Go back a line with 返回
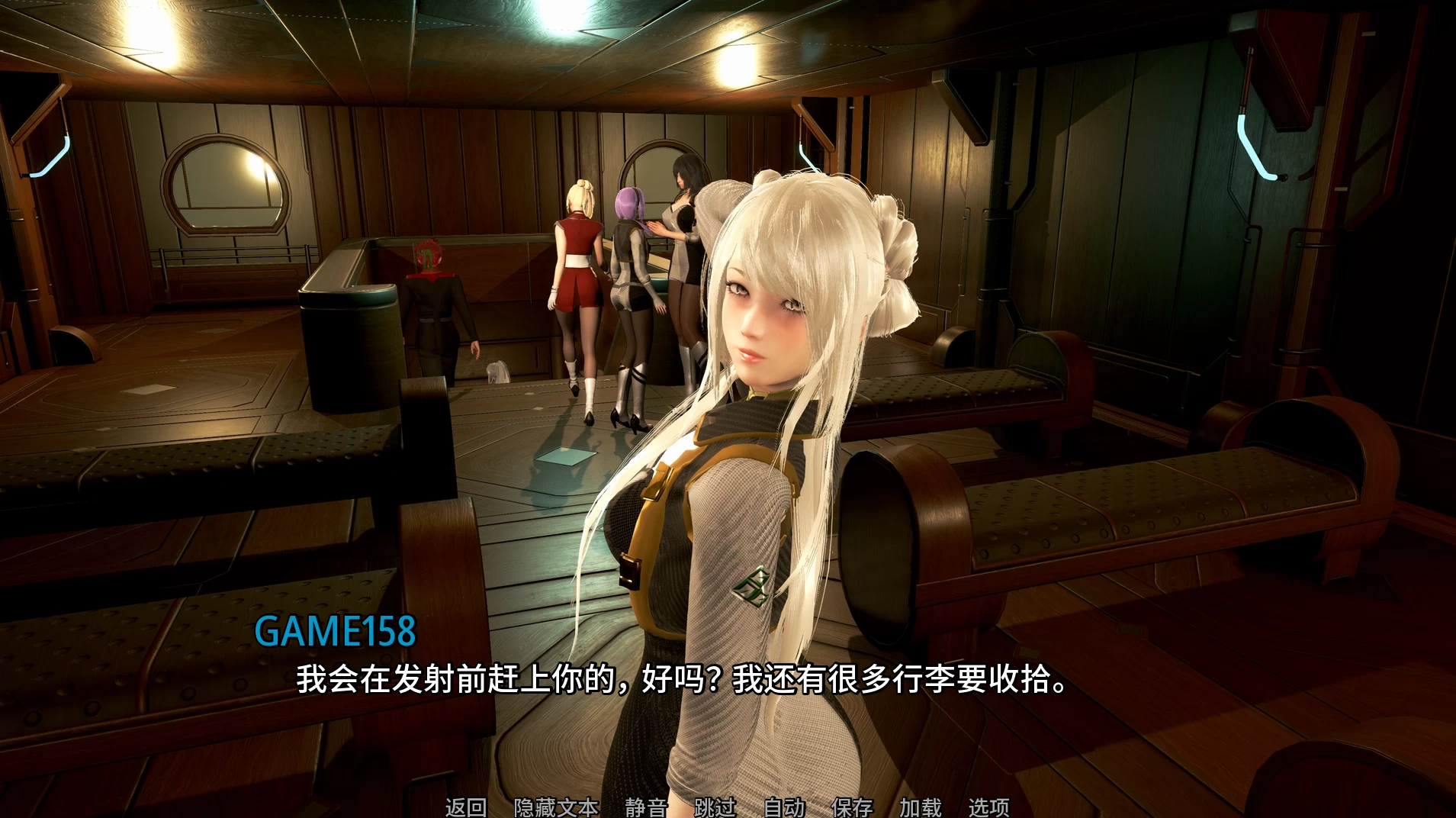The width and height of the screenshot is (1456, 818). [x=465, y=806]
